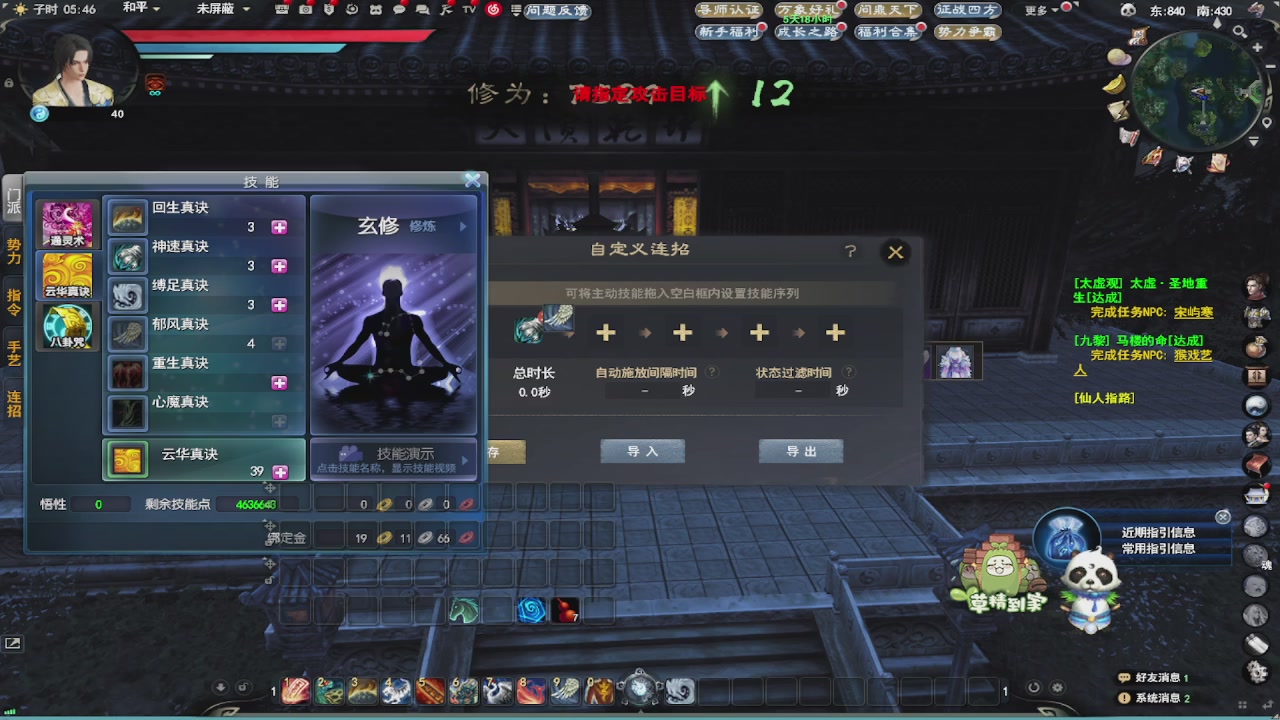Click the 自动施放间隔时间 input field
The height and width of the screenshot is (720, 1280).
(x=644, y=390)
